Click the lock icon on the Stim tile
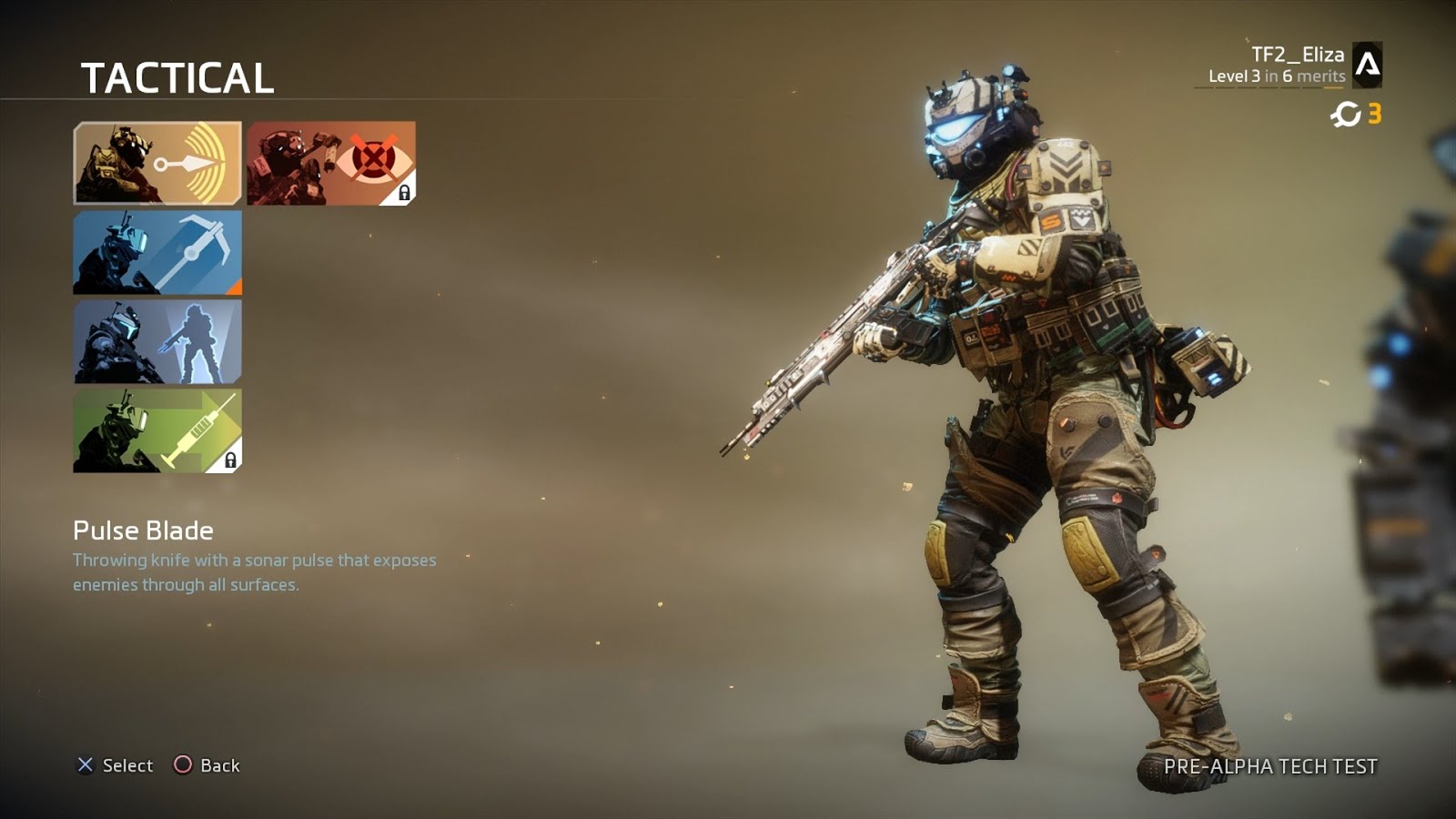This screenshot has height=819, width=1456. [x=232, y=460]
